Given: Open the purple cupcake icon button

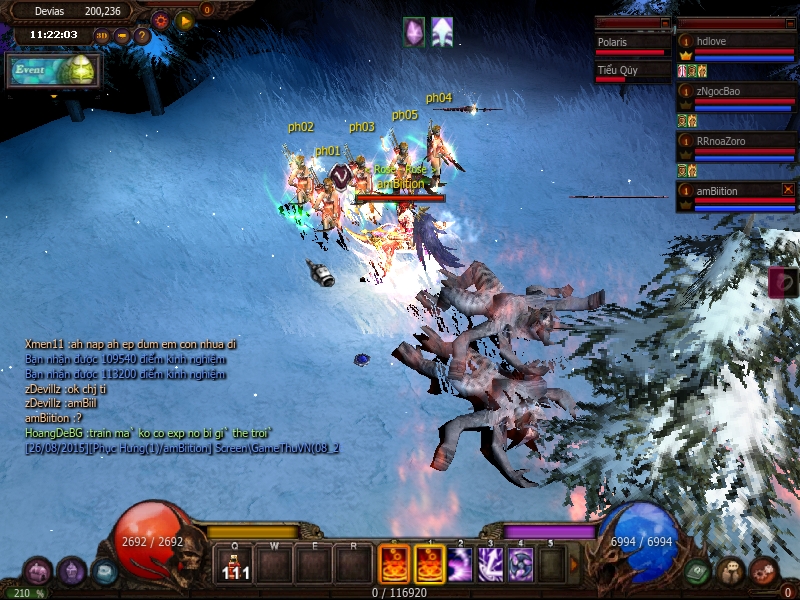Looking at the screenshot, I should click(x=71, y=571).
